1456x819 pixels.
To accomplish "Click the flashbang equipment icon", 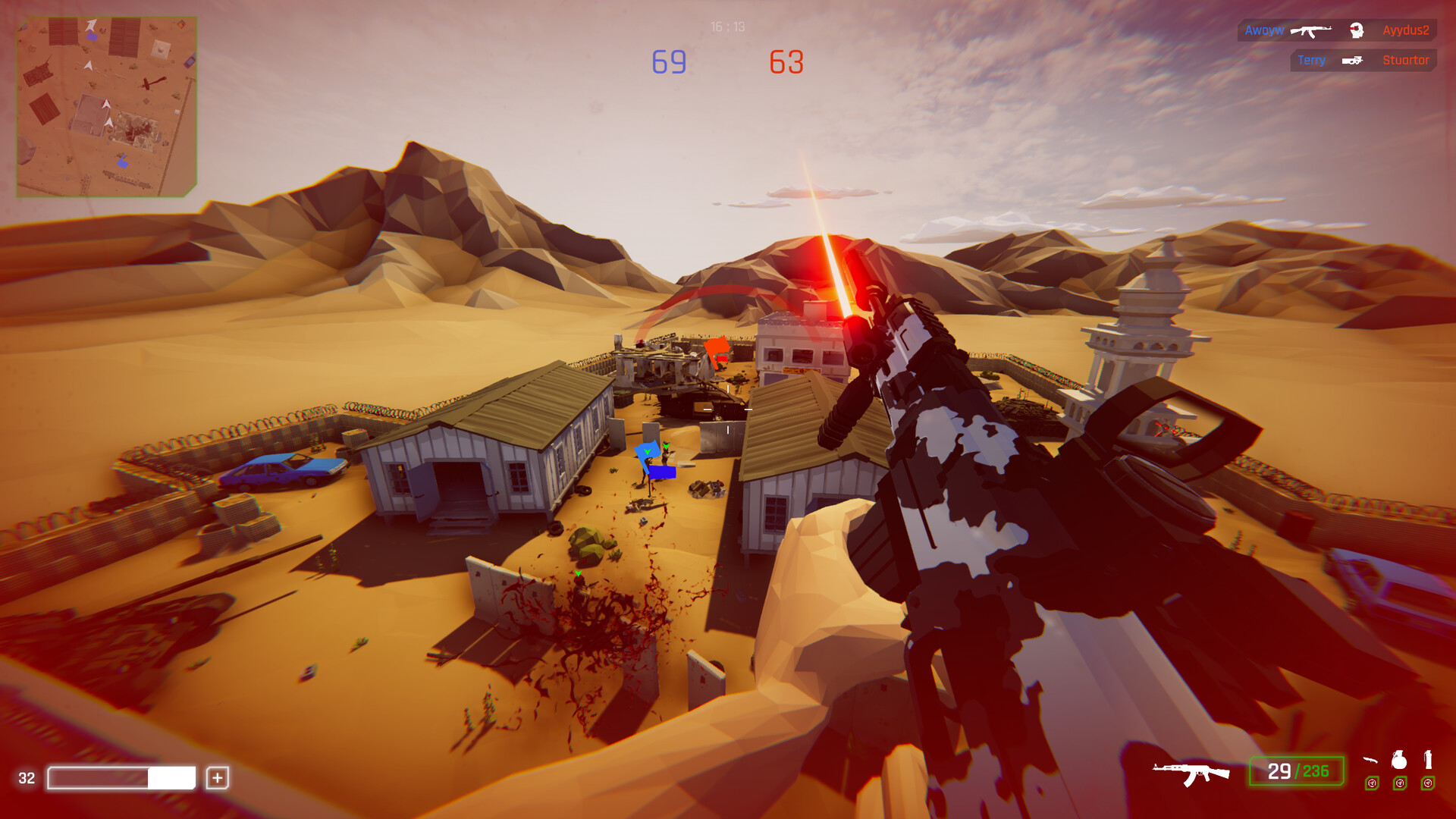I will pos(1429,761).
